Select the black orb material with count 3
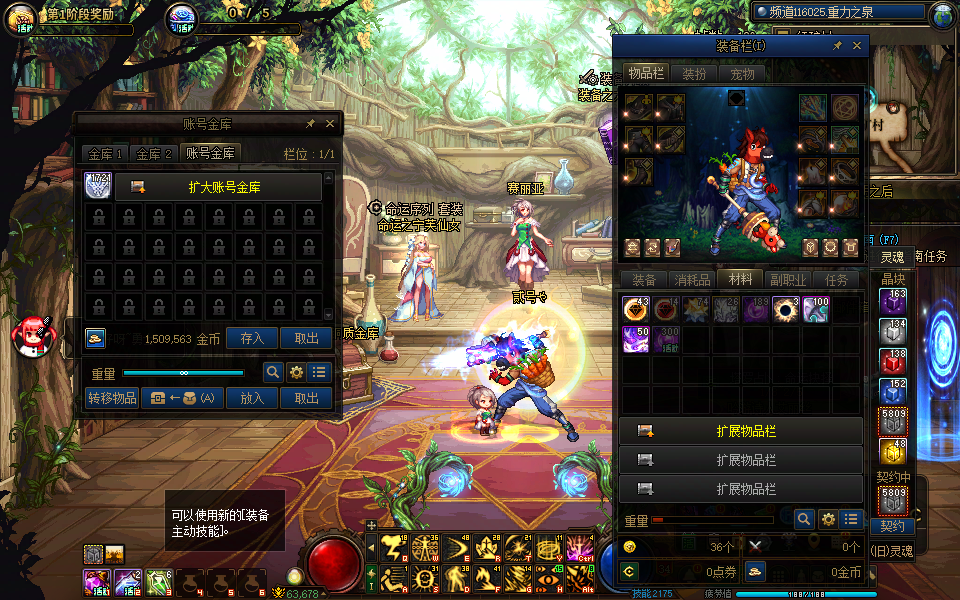This screenshot has width=960, height=600. tap(785, 309)
